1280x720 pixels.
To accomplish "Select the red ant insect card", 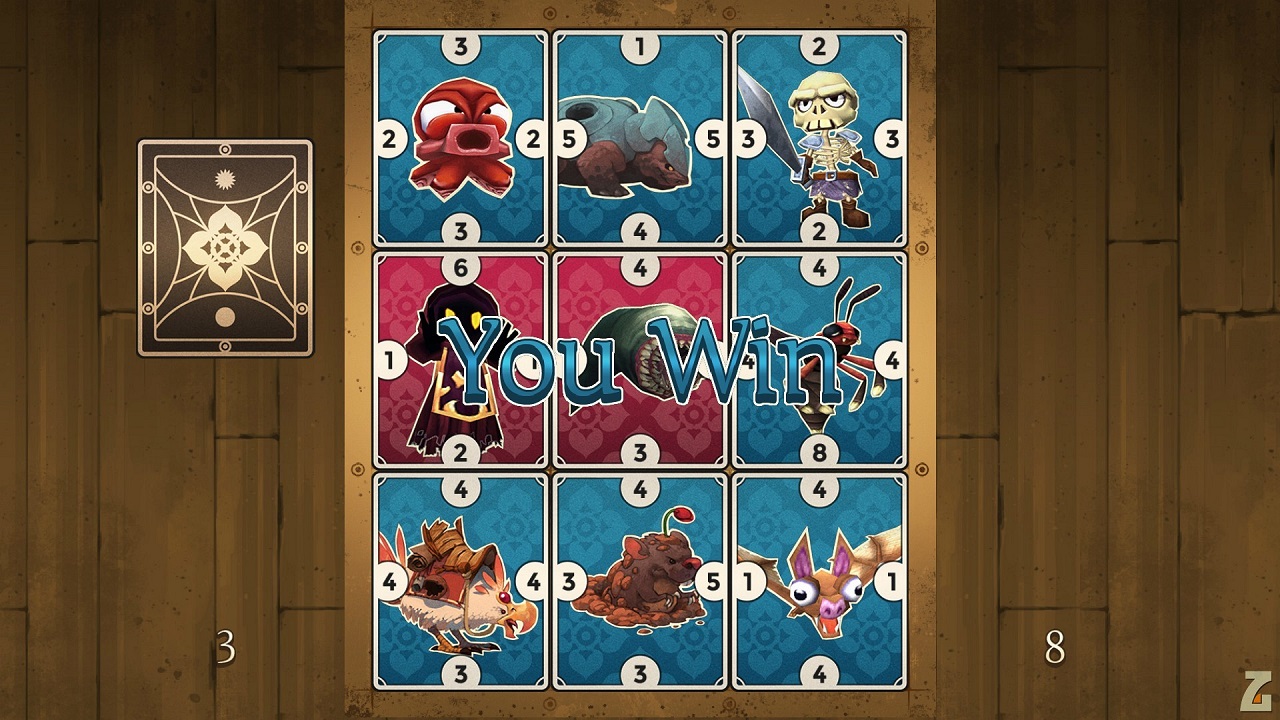I will click(x=819, y=360).
